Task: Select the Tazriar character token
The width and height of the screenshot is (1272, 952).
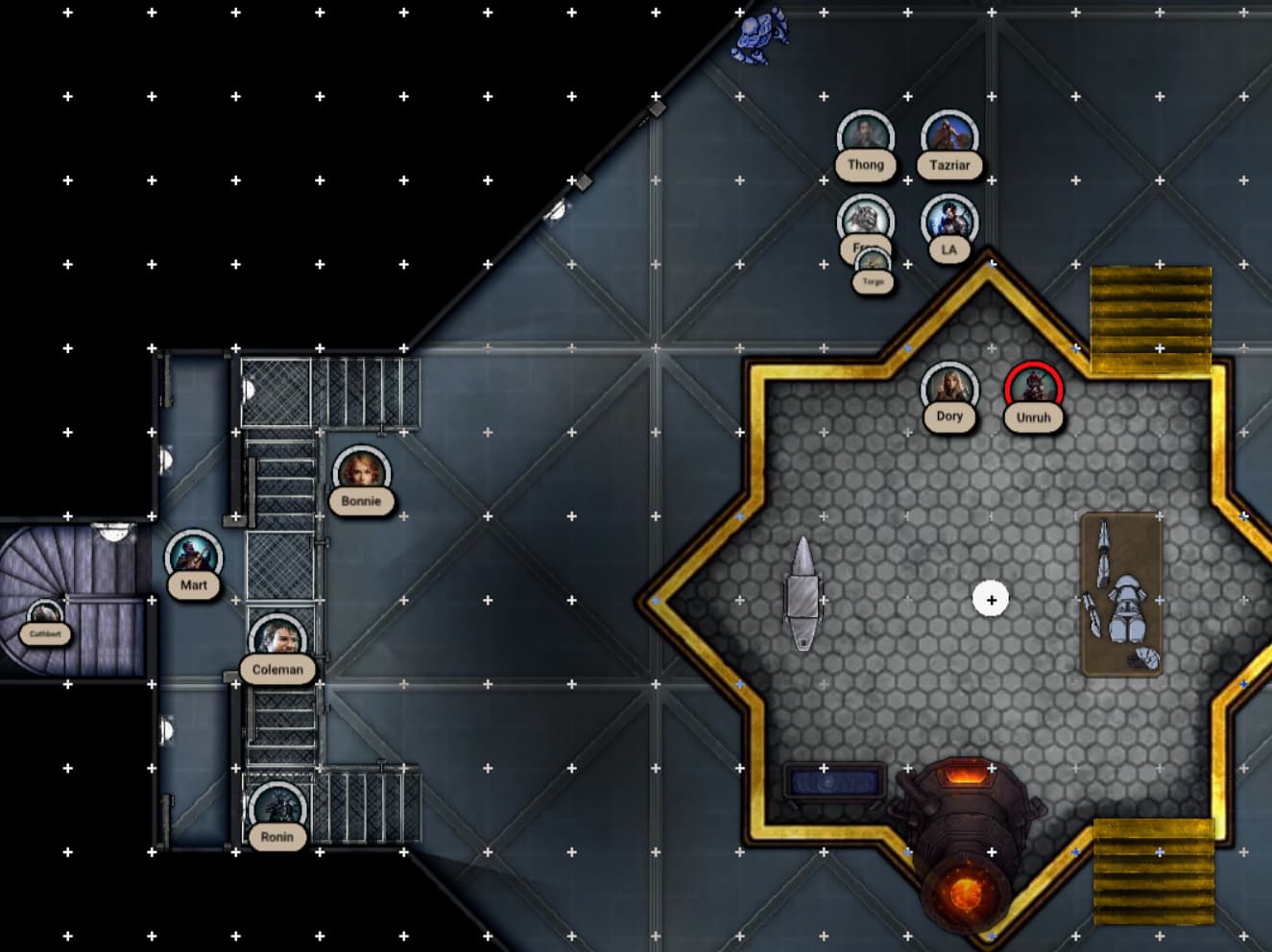Action: 949,138
